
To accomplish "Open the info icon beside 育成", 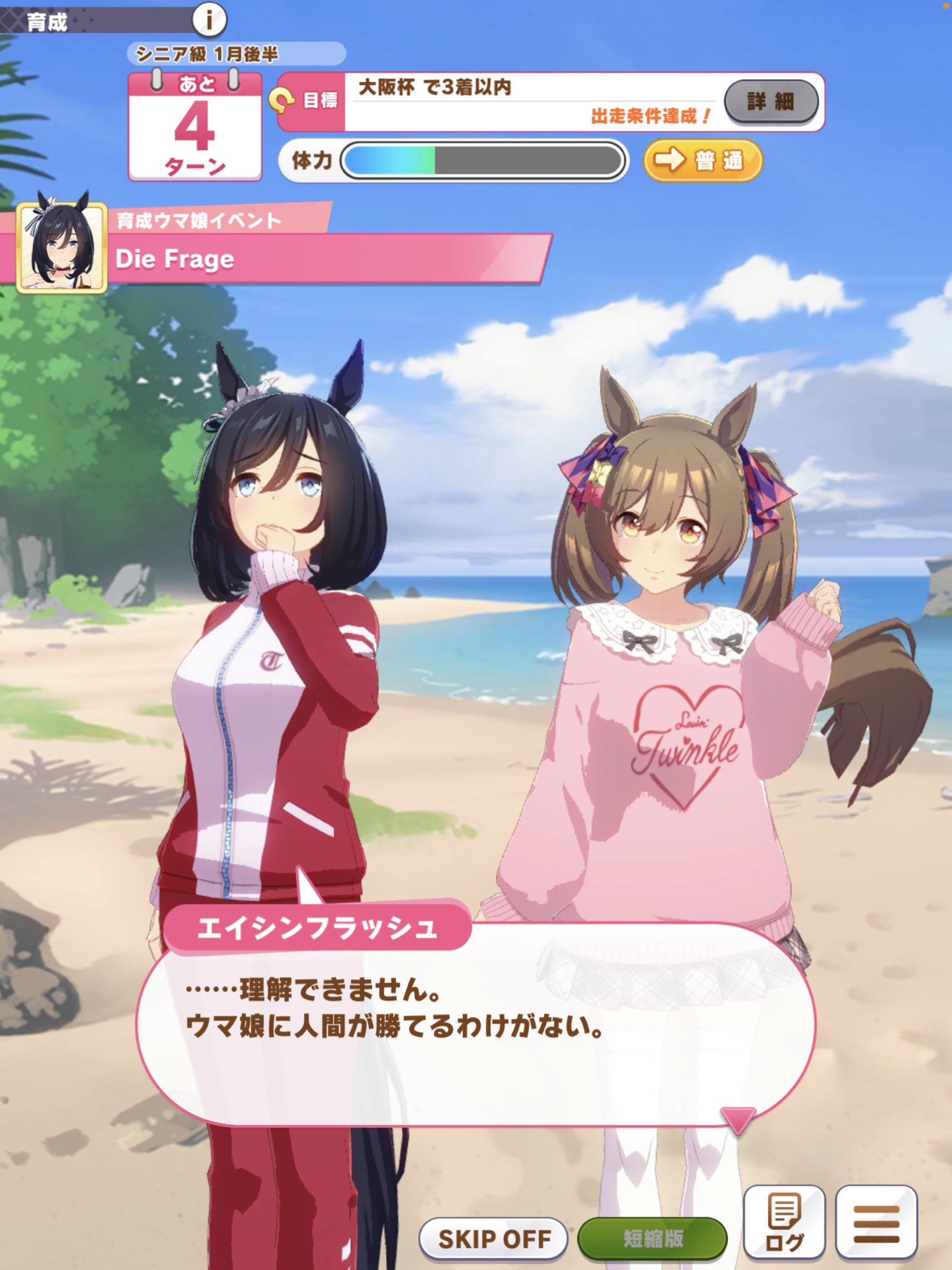I will click(209, 20).
